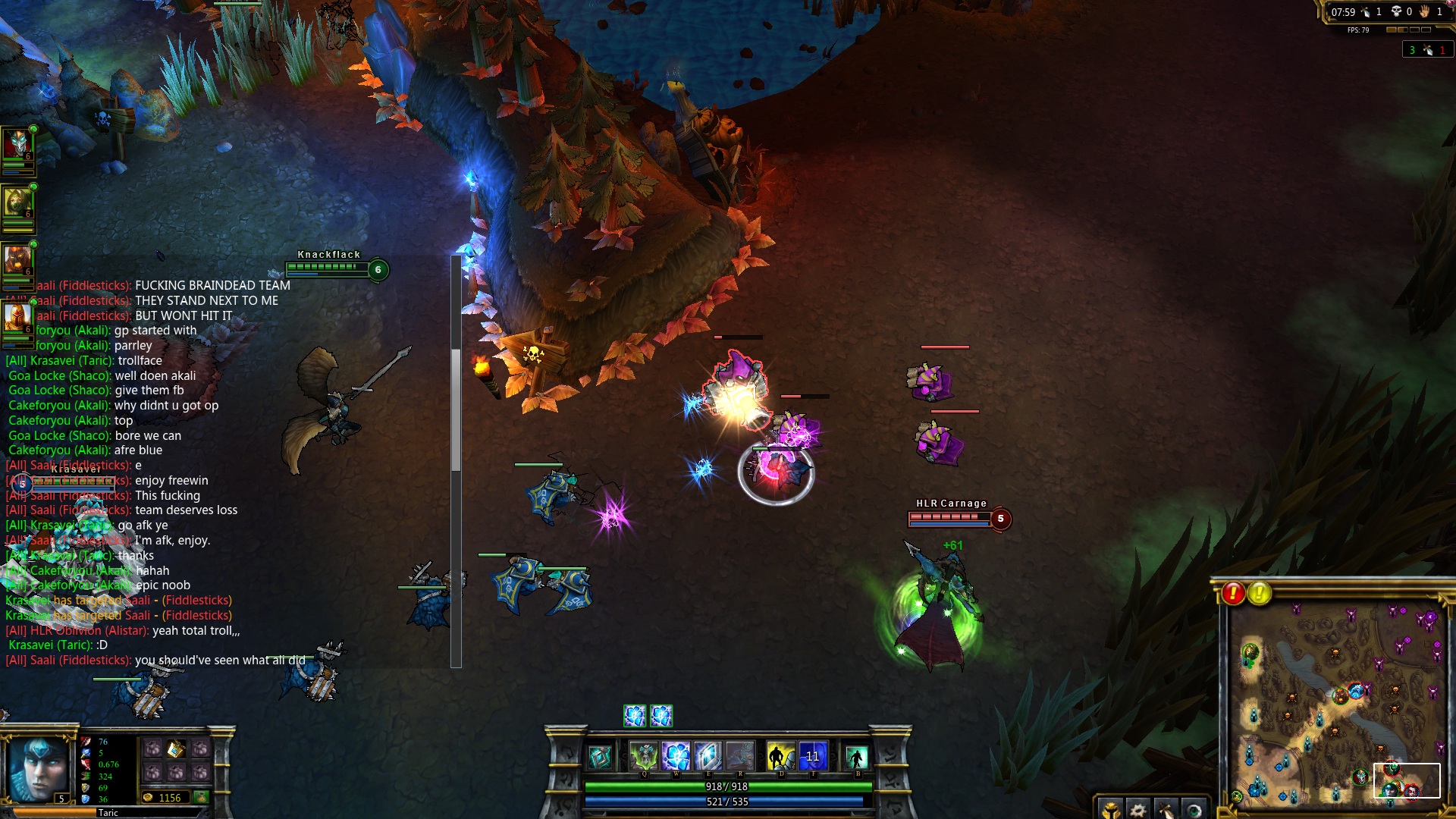The height and width of the screenshot is (819, 1456).
Task: Trigger the yellow D summoner spell
Action: (x=780, y=756)
